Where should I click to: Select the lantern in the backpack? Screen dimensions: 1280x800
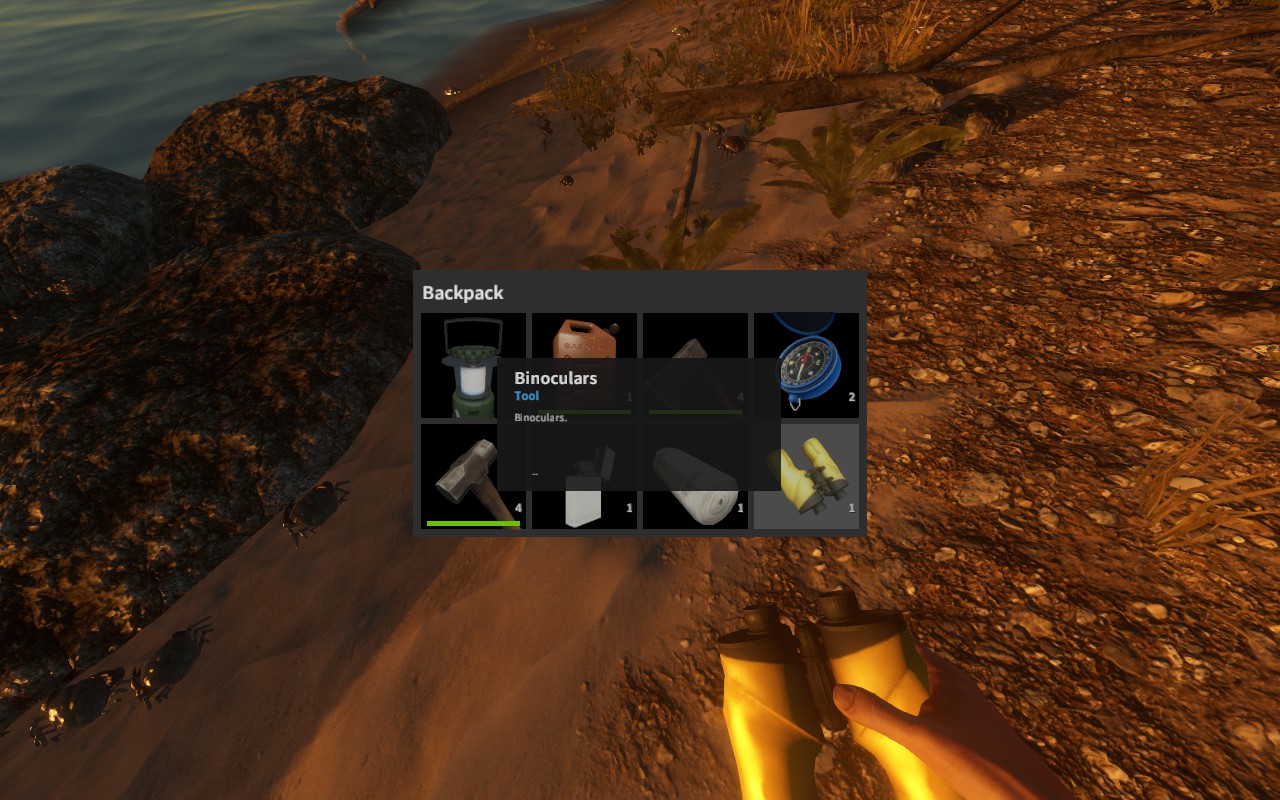click(470, 366)
